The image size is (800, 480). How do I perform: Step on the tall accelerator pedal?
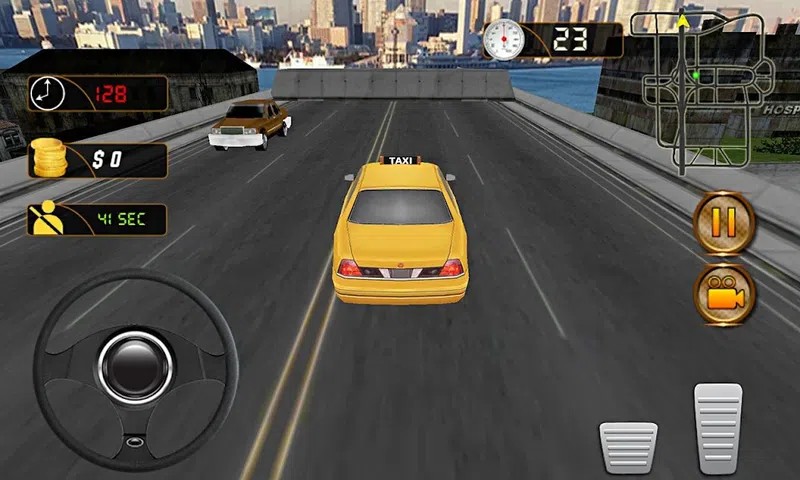click(718, 427)
